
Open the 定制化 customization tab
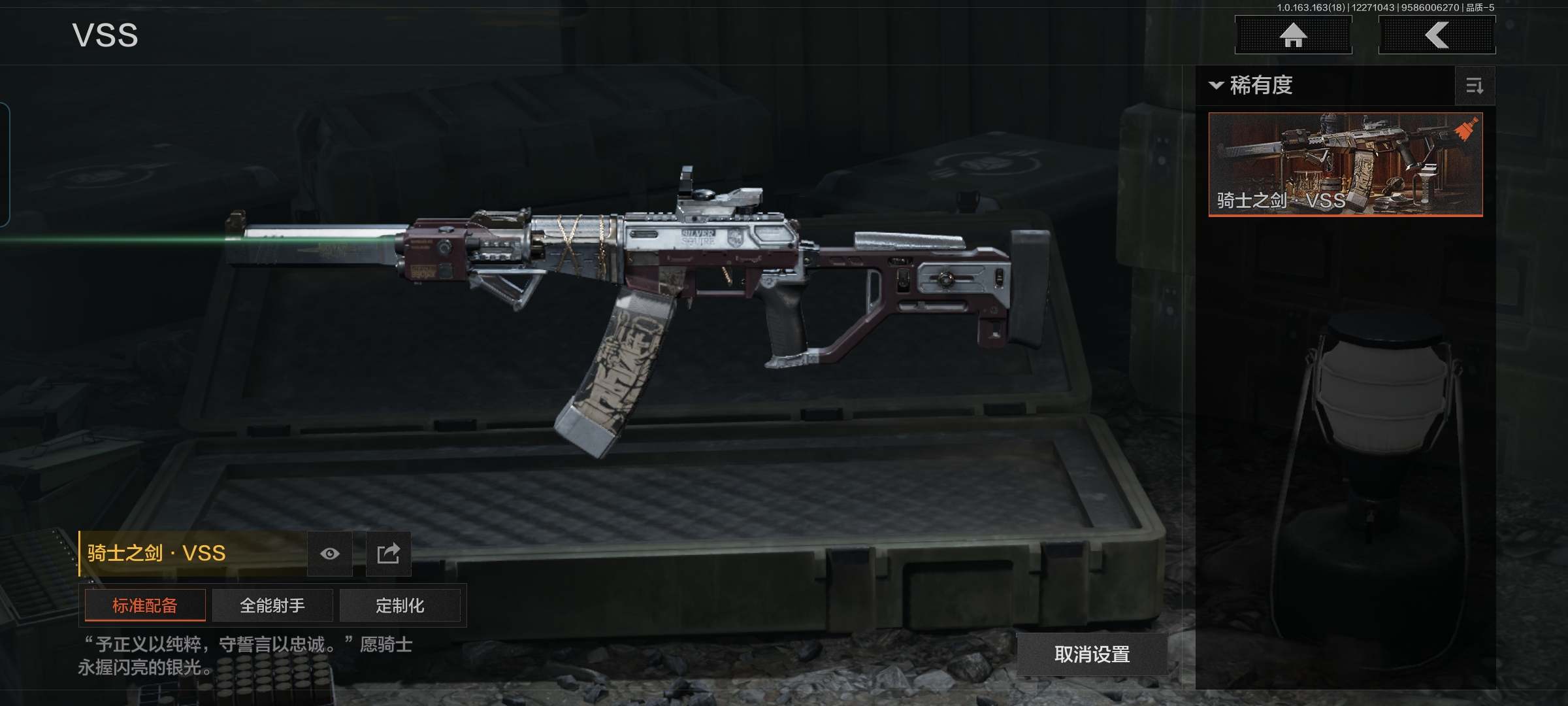coord(400,605)
